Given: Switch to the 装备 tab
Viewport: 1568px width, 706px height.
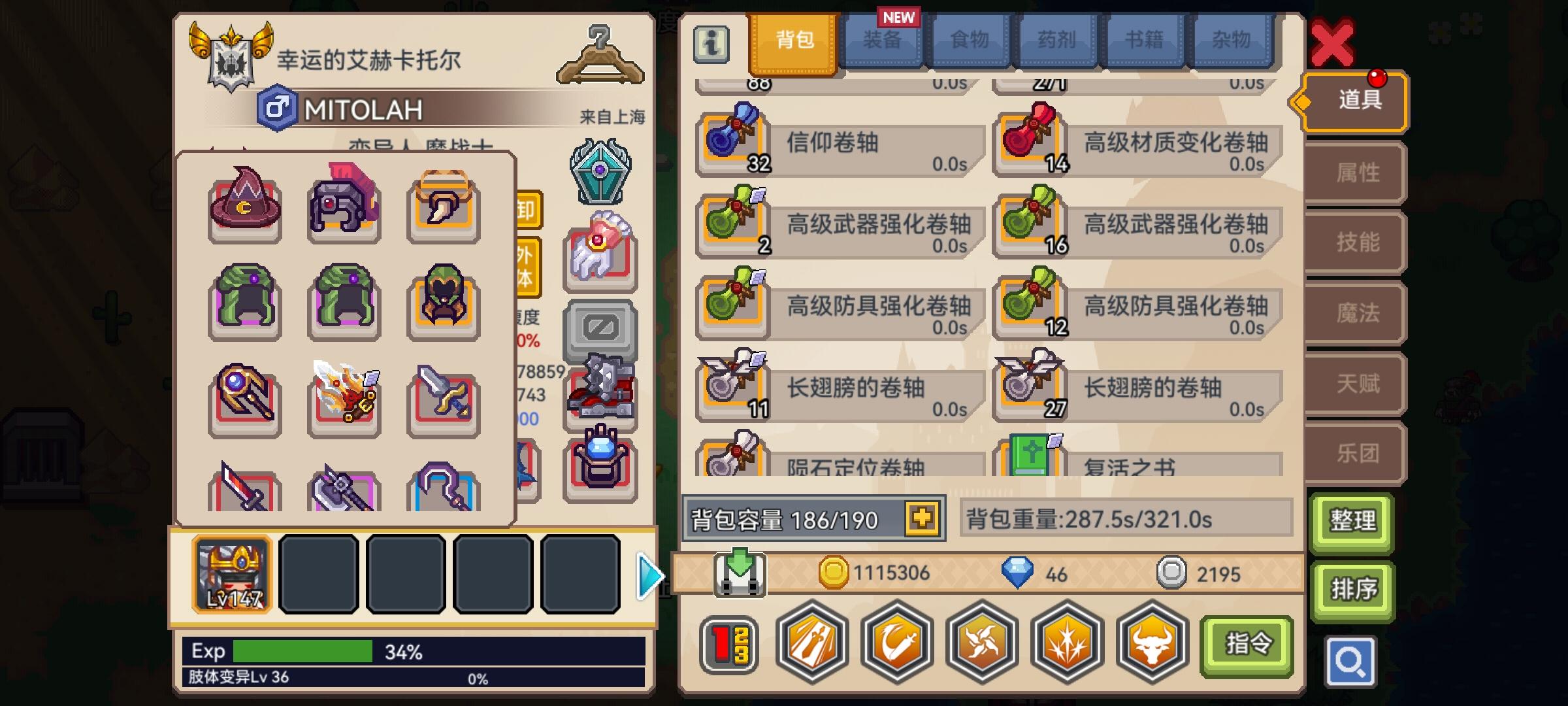Looking at the screenshot, I should [x=882, y=41].
